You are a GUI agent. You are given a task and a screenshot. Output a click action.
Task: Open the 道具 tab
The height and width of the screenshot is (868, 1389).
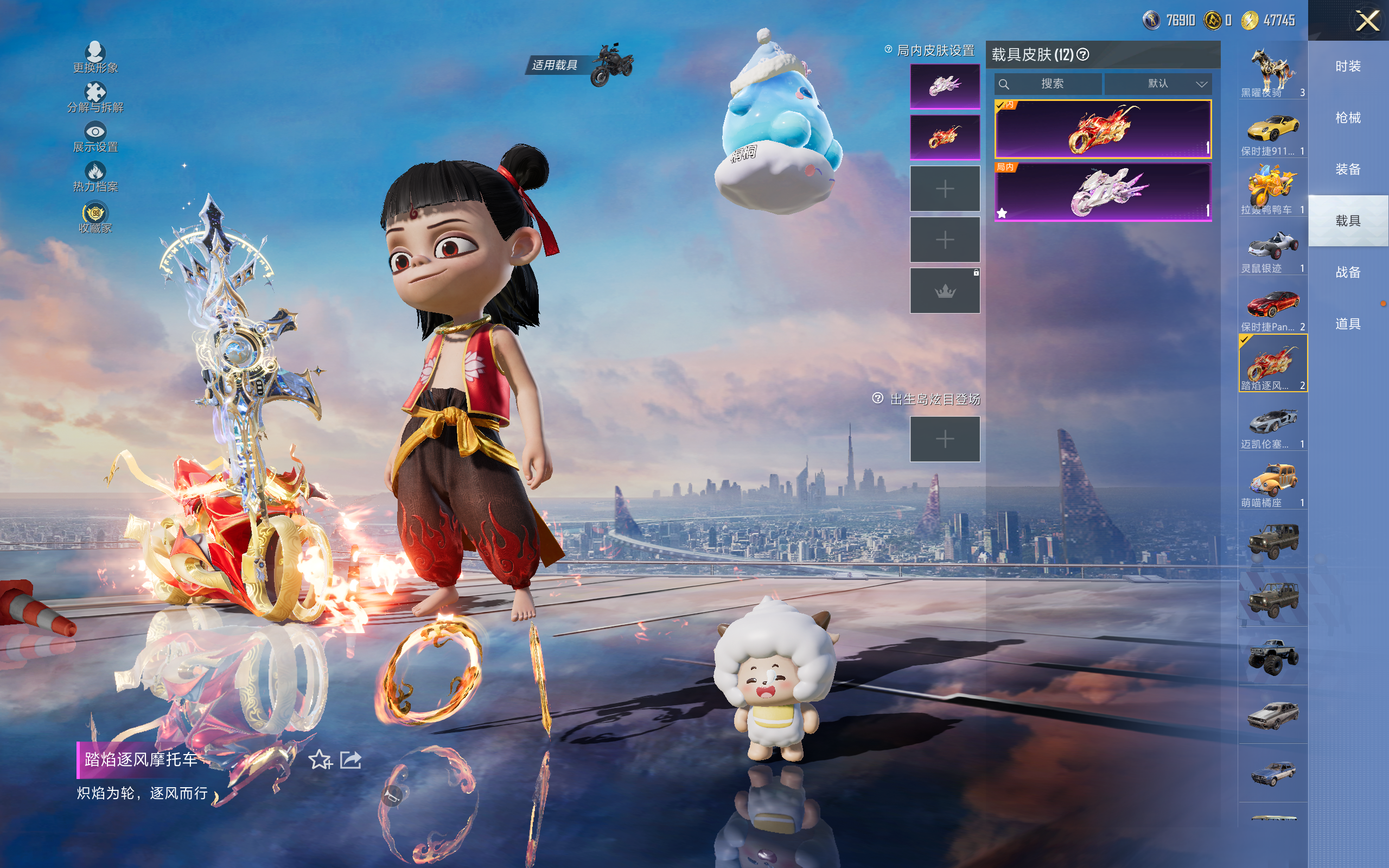pos(1348,324)
